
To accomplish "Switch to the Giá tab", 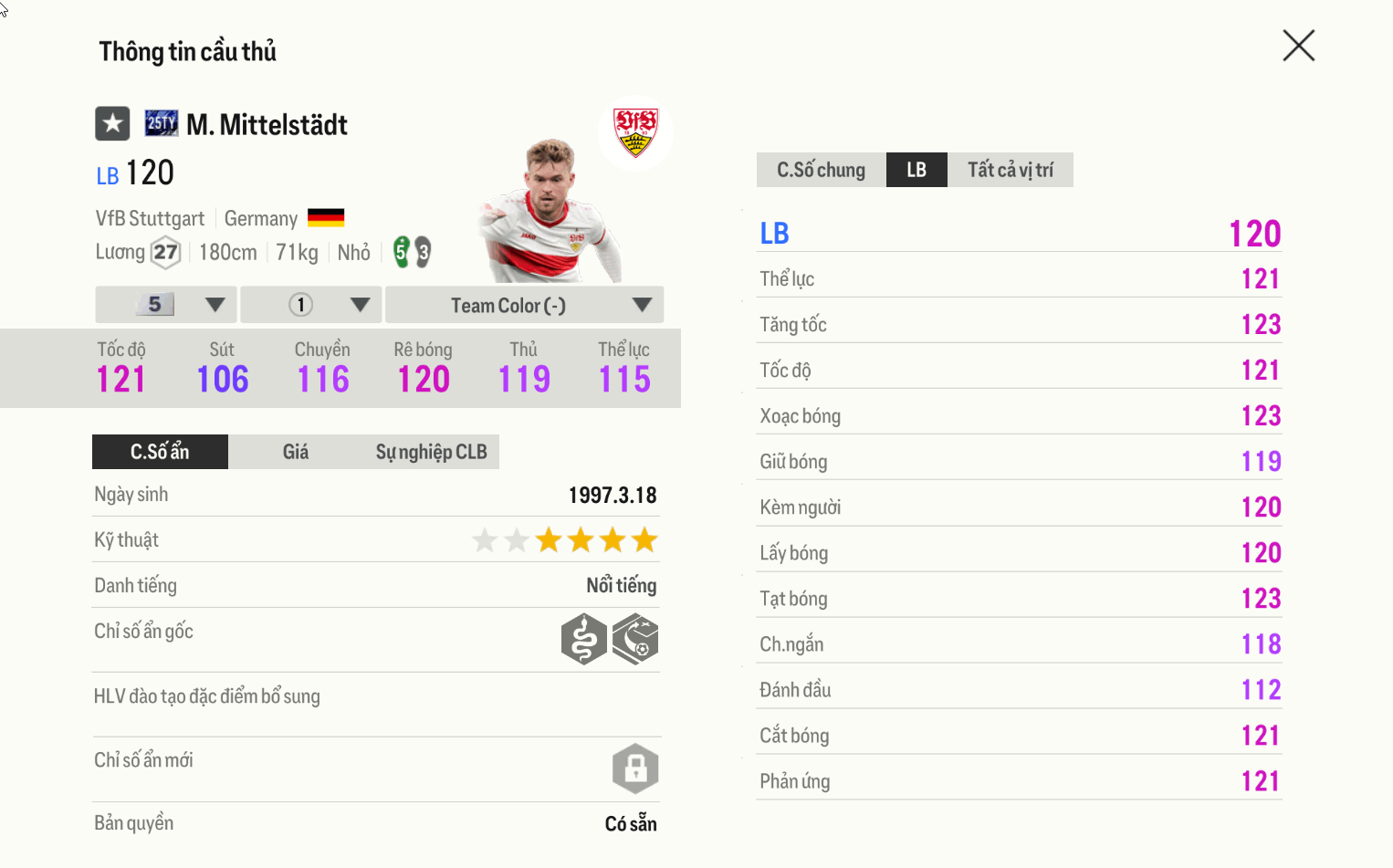I will (295, 452).
